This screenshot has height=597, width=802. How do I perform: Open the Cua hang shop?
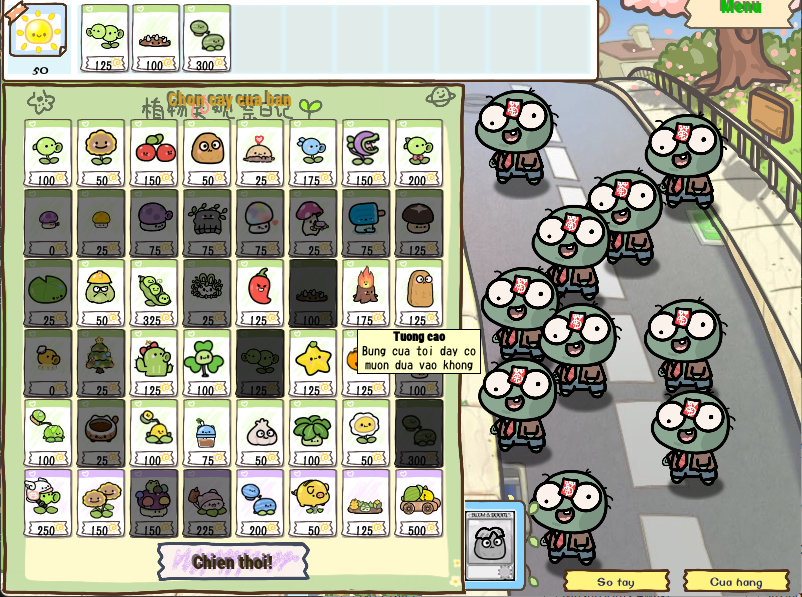(735, 581)
